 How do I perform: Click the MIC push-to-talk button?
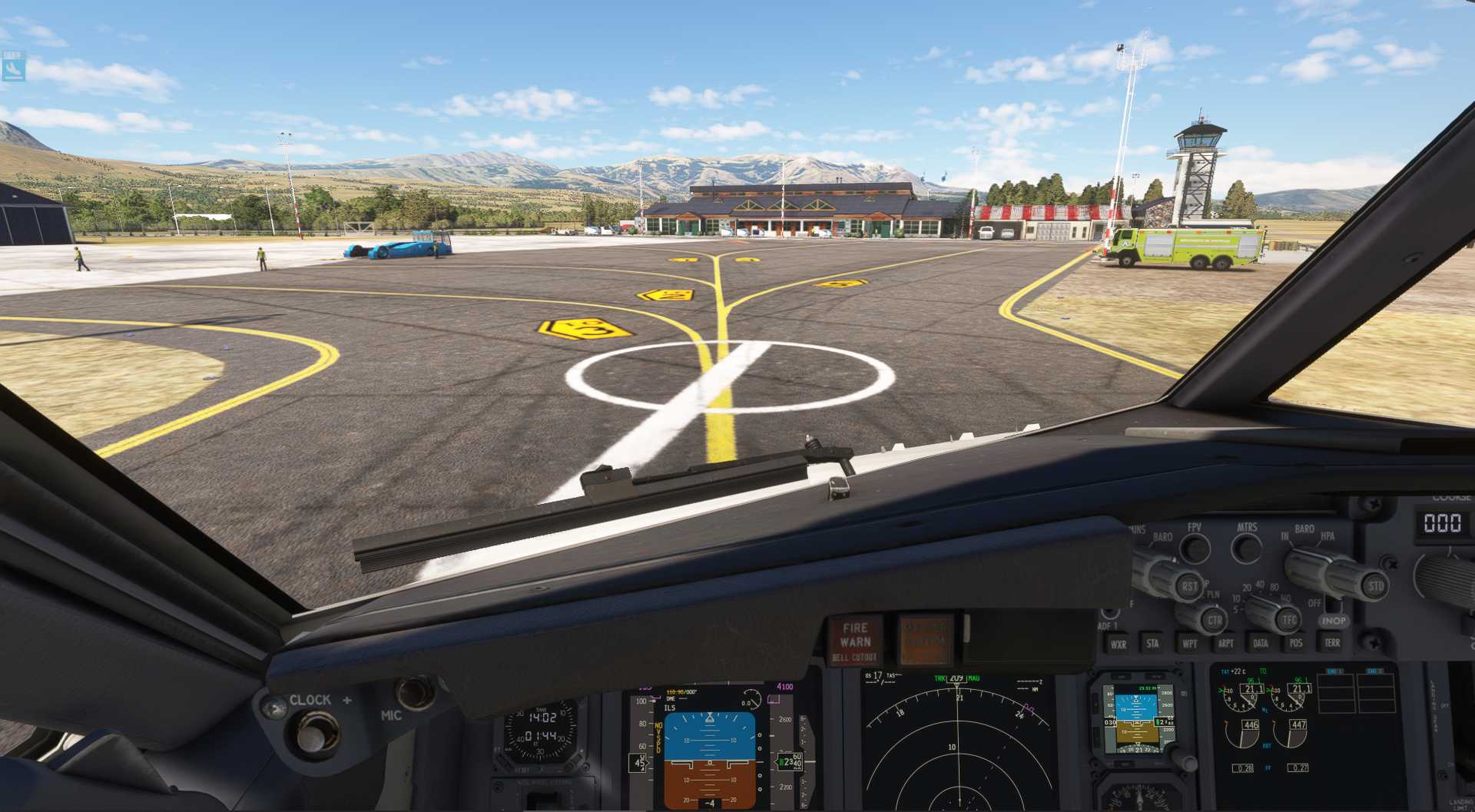pos(415,692)
